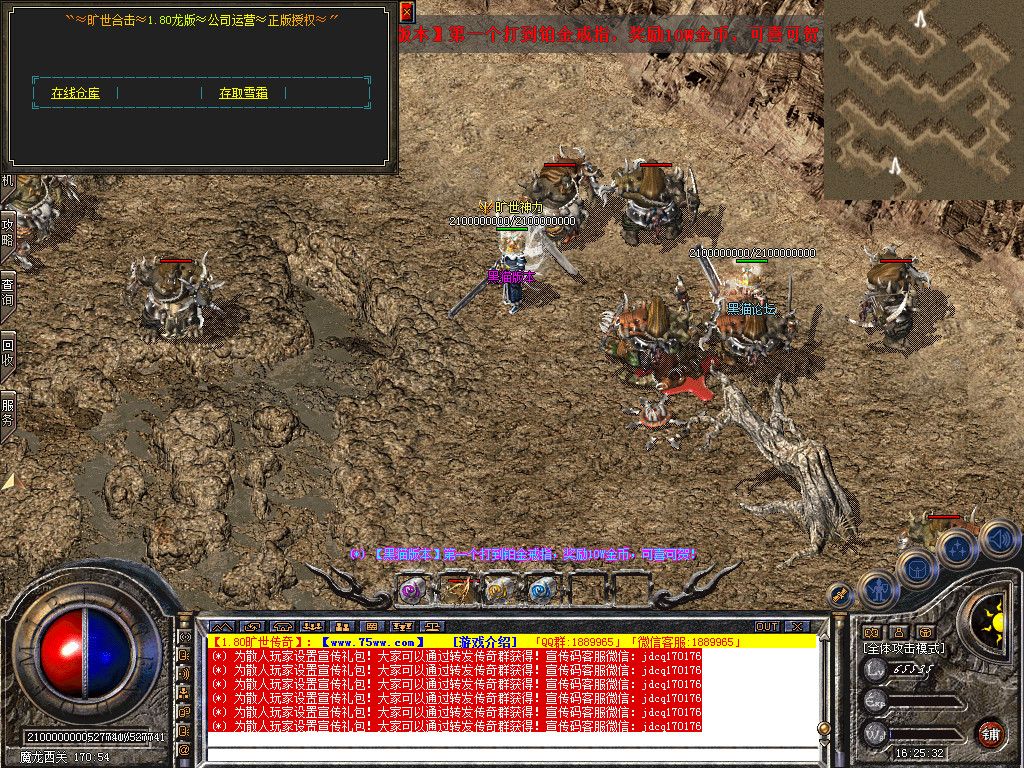Open the 查询 side tab
The width and height of the screenshot is (1024, 768).
pyautogui.click(x=8, y=291)
